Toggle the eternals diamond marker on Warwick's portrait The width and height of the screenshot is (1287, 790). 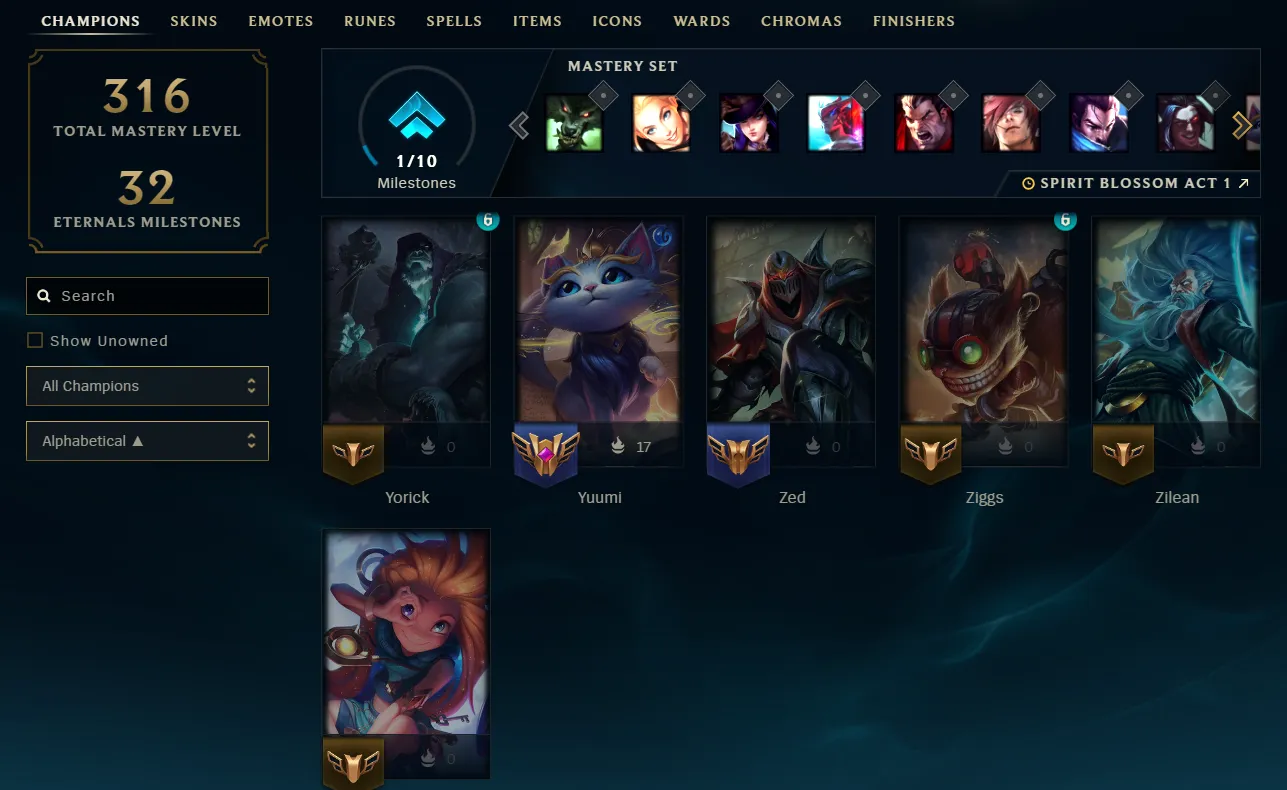click(603, 94)
